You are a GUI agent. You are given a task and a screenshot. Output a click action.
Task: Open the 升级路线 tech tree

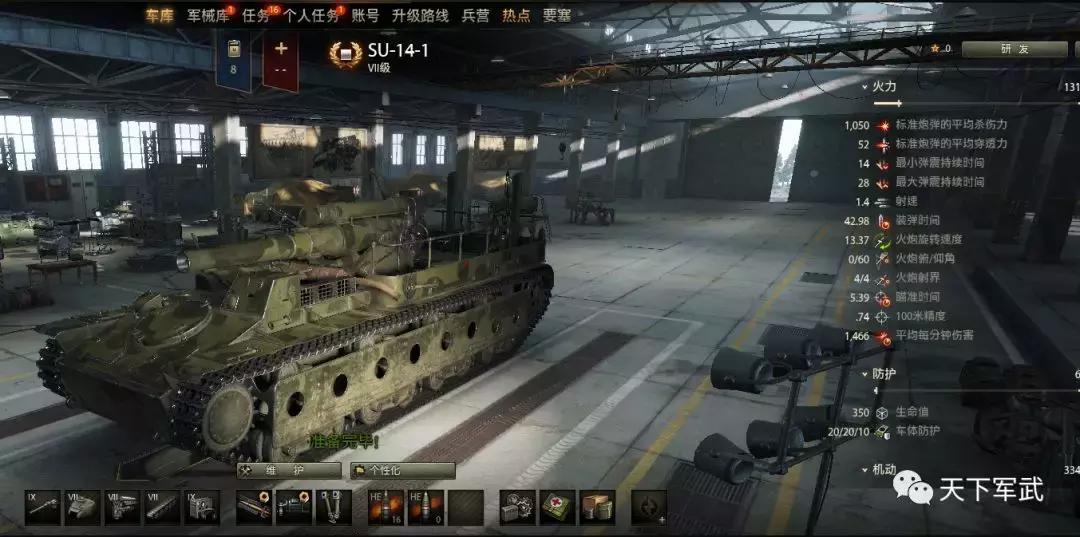point(419,16)
